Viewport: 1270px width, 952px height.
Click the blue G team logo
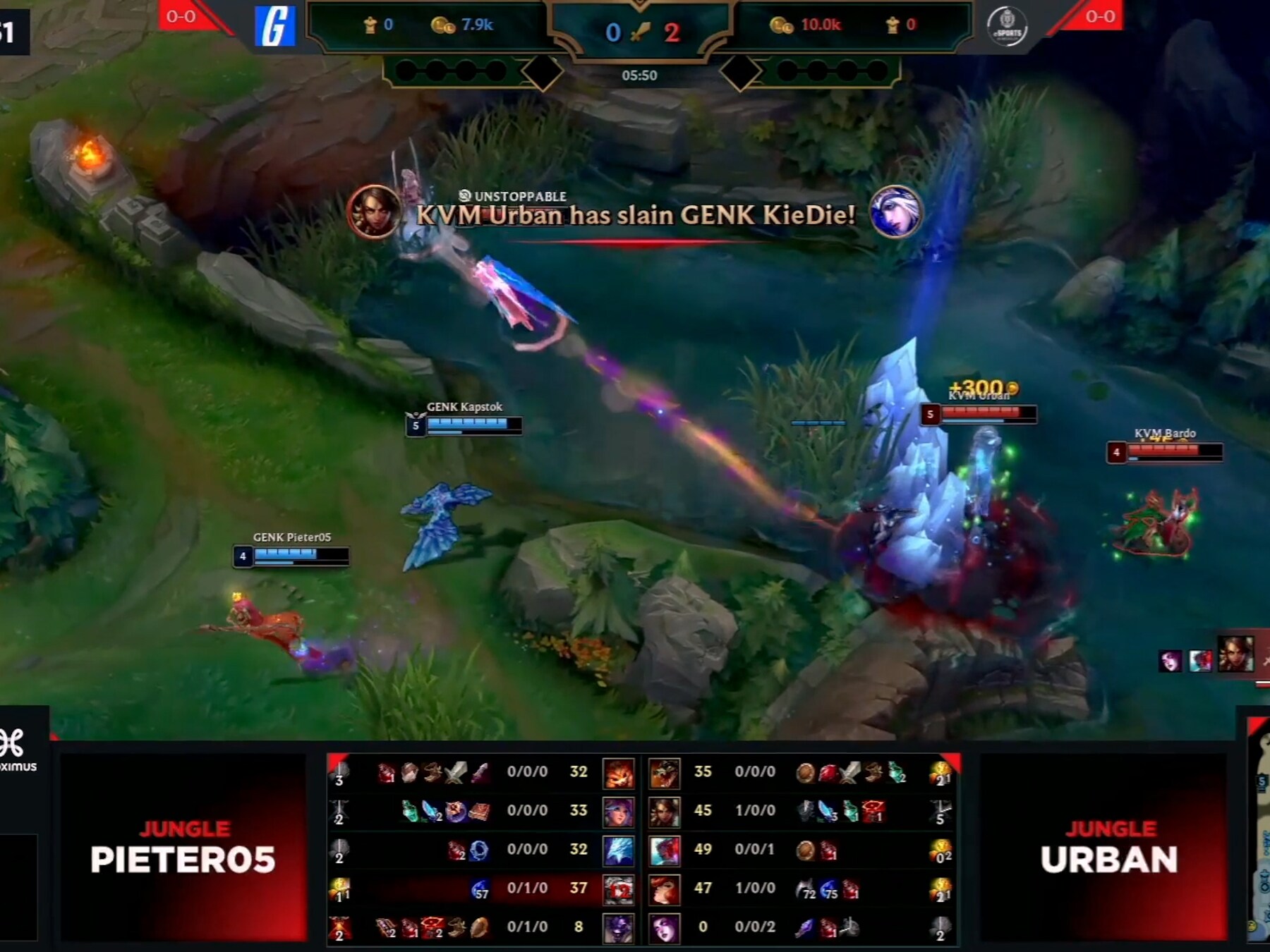click(x=274, y=26)
